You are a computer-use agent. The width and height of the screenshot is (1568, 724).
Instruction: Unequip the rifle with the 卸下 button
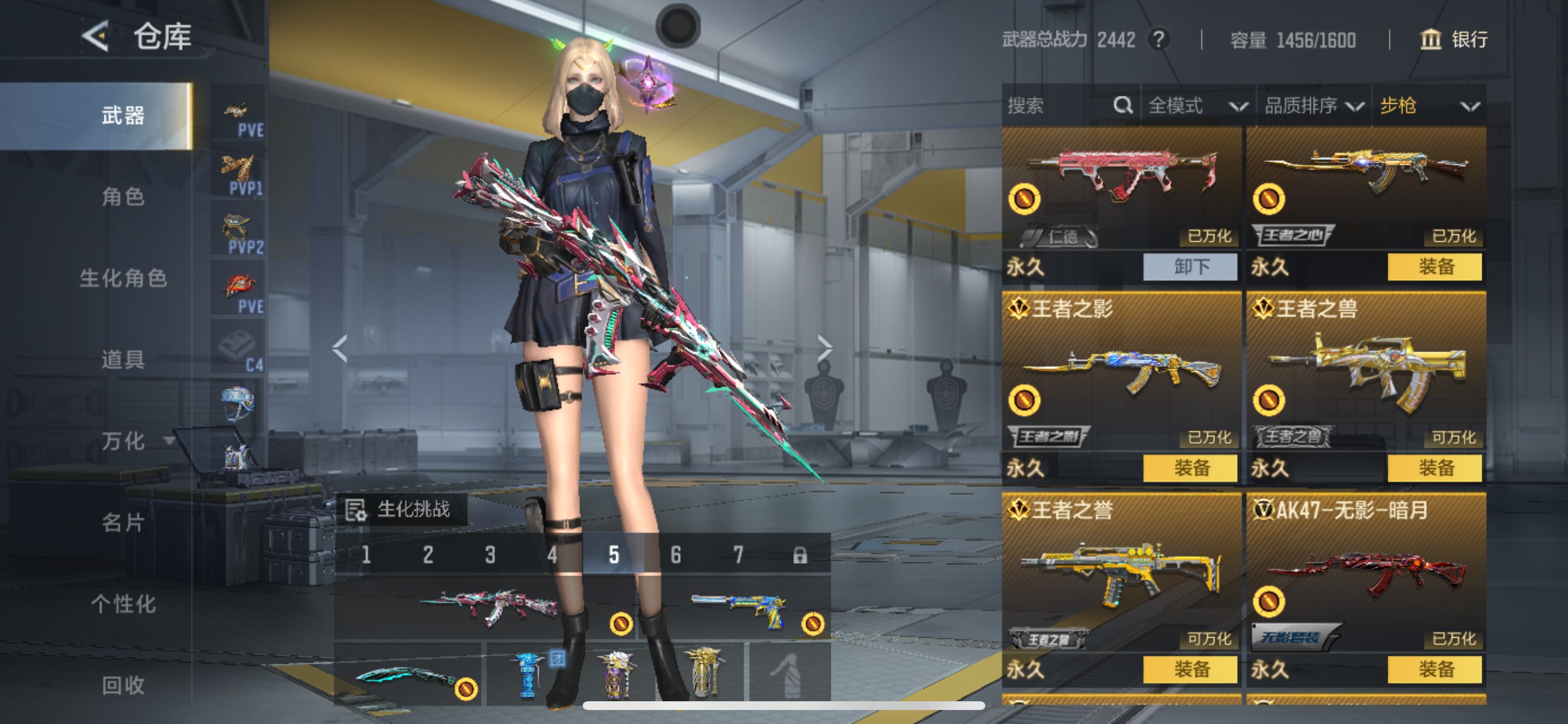pyautogui.click(x=1190, y=266)
